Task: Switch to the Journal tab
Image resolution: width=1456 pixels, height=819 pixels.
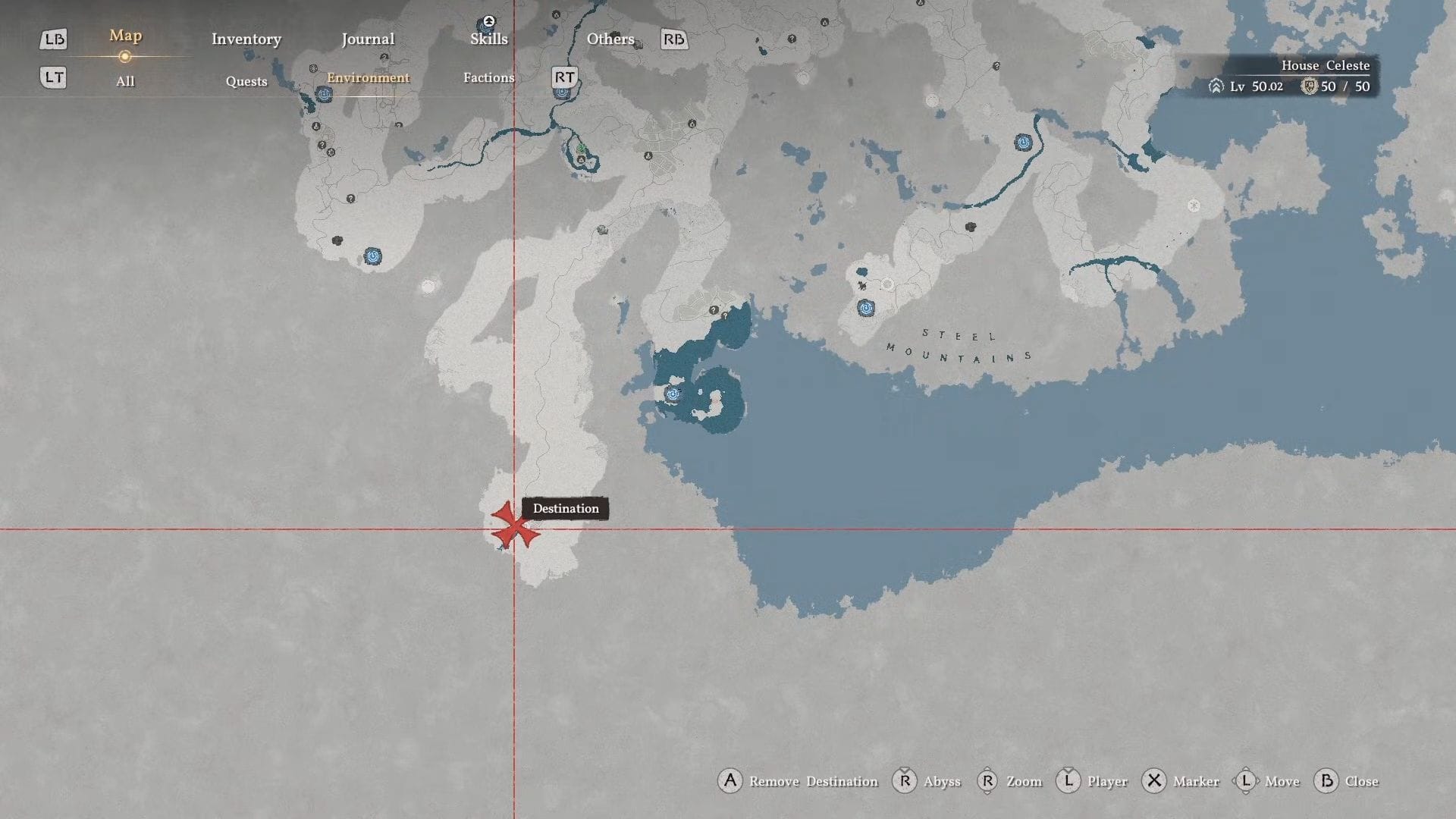Action: pyautogui.click(x=368, y=39)
